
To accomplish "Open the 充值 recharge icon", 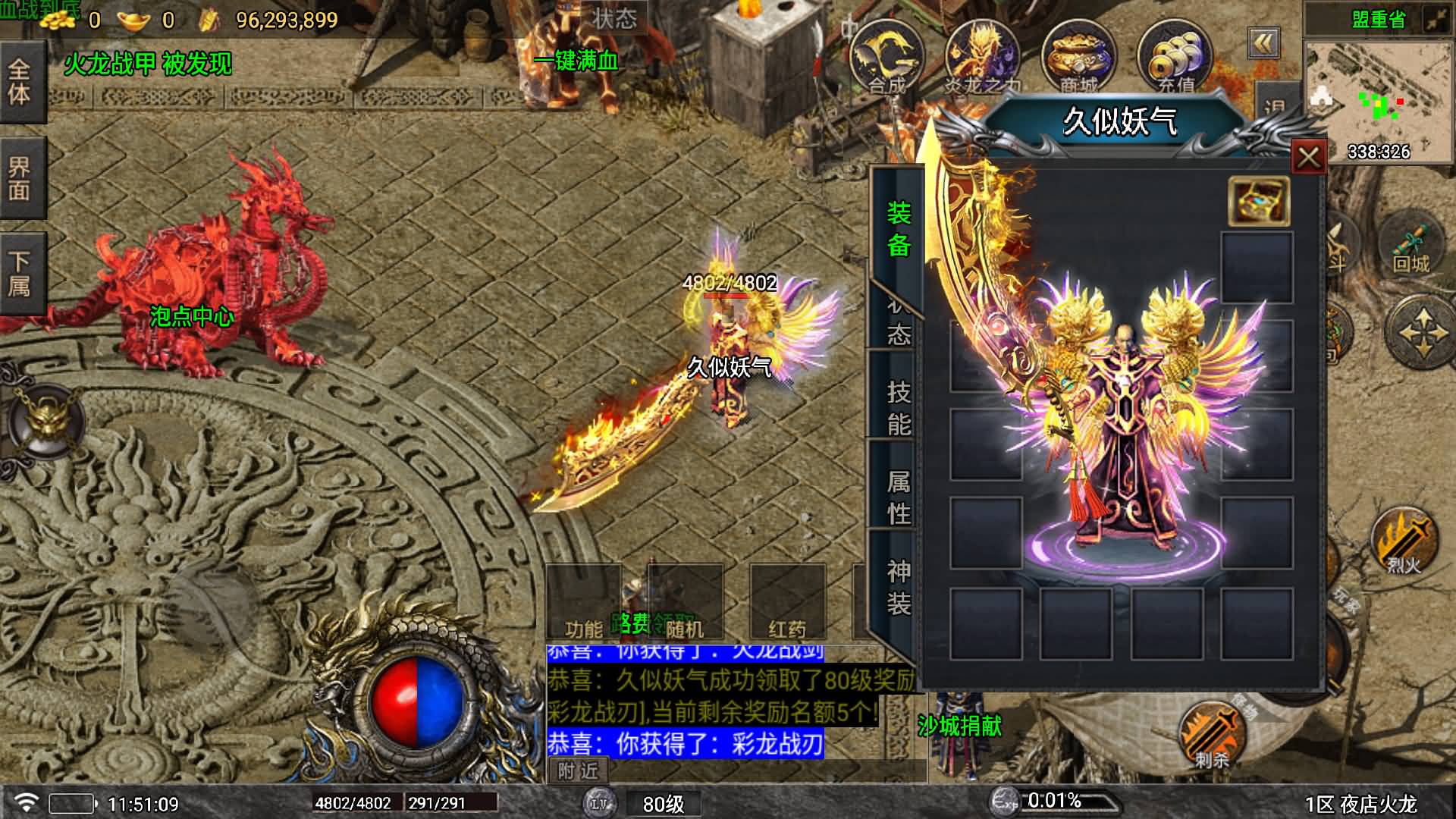I will [1175, 58].
